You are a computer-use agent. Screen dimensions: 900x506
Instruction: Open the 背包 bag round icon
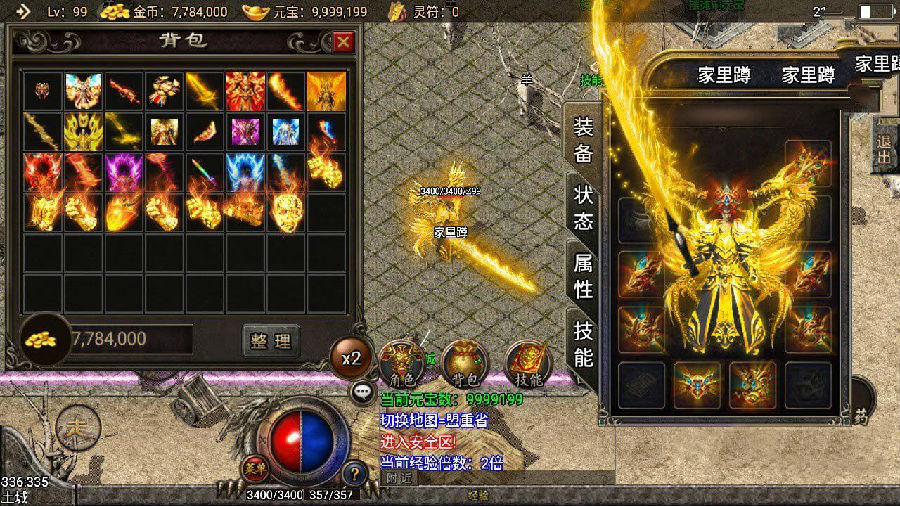462,364
